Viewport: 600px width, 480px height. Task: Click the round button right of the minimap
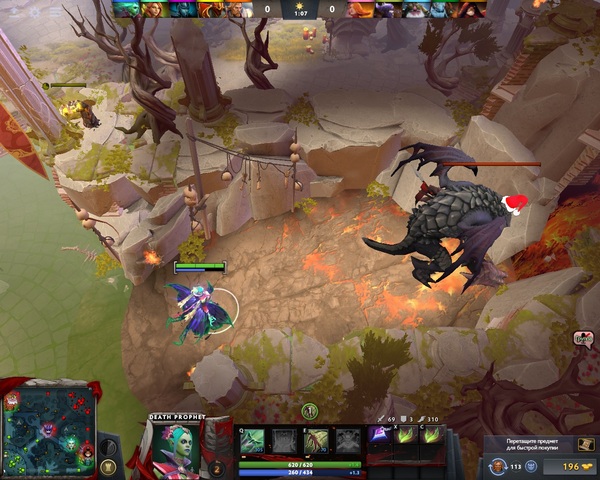click(109, 466)
